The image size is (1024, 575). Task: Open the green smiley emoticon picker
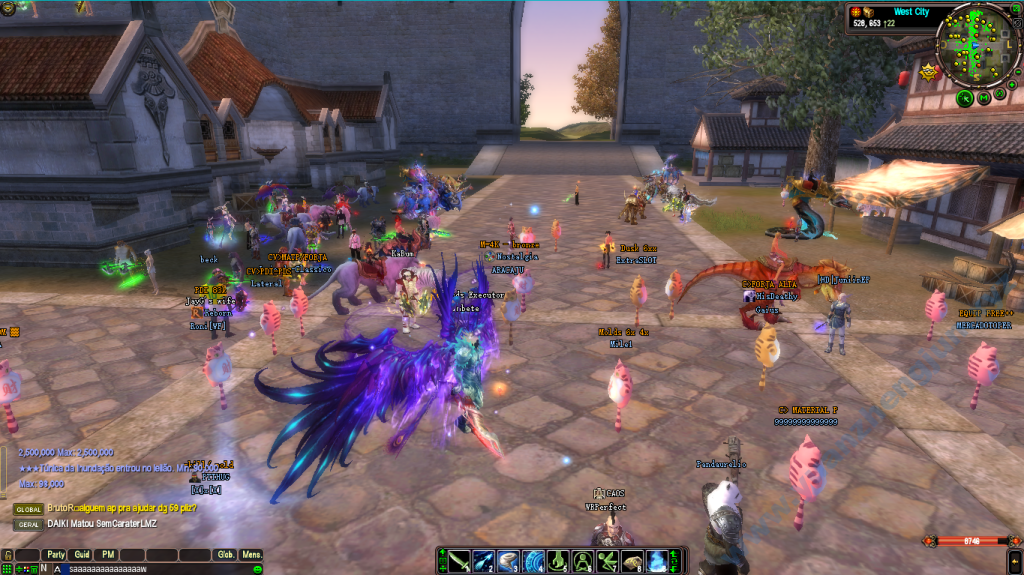pyautogui.click(x=257, y=568)
